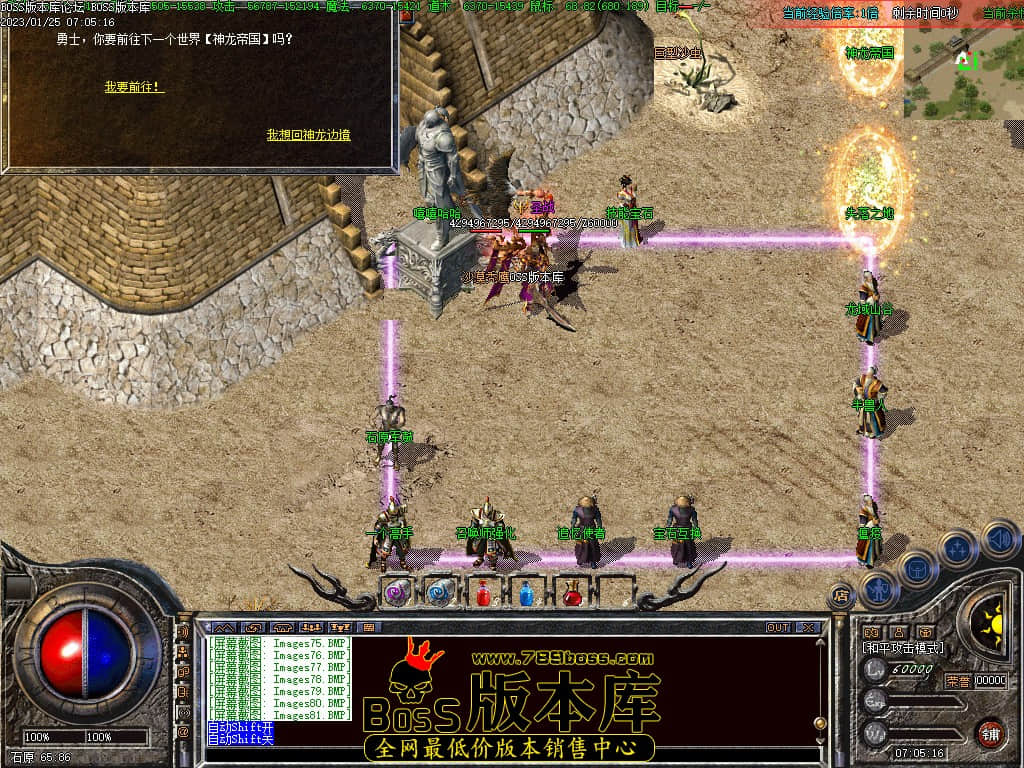
Task: Click the X exit button beside OUT
Action: pyautogui.click(x=807, y=627)
